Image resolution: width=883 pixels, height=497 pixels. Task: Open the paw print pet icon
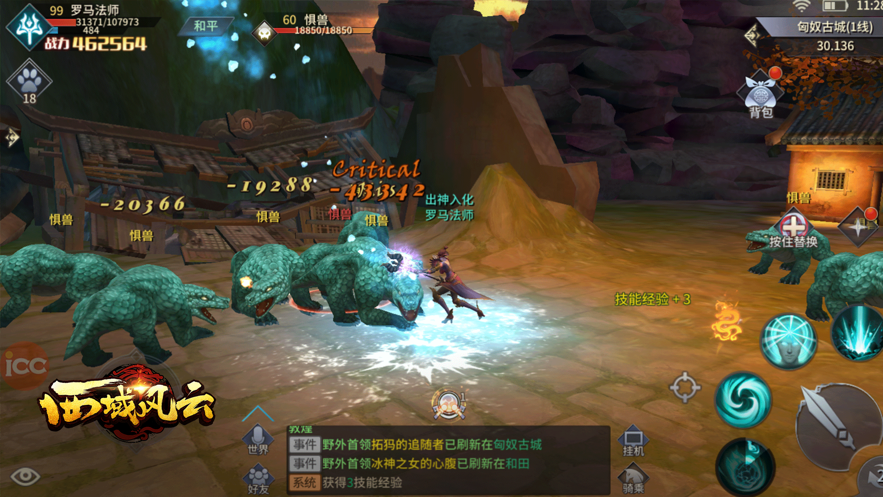29,80
